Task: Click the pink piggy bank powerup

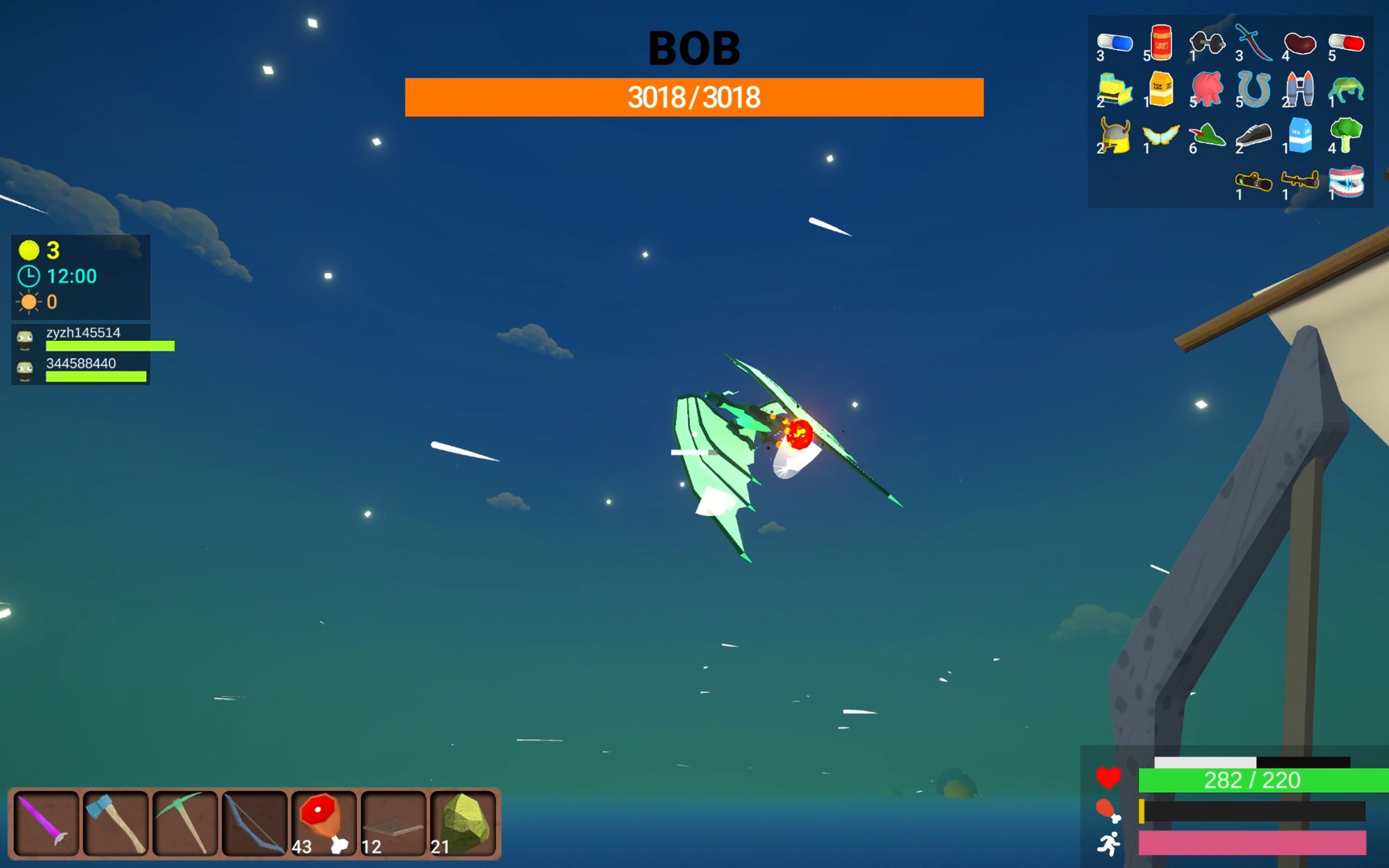Action: tap(1207, 90)
